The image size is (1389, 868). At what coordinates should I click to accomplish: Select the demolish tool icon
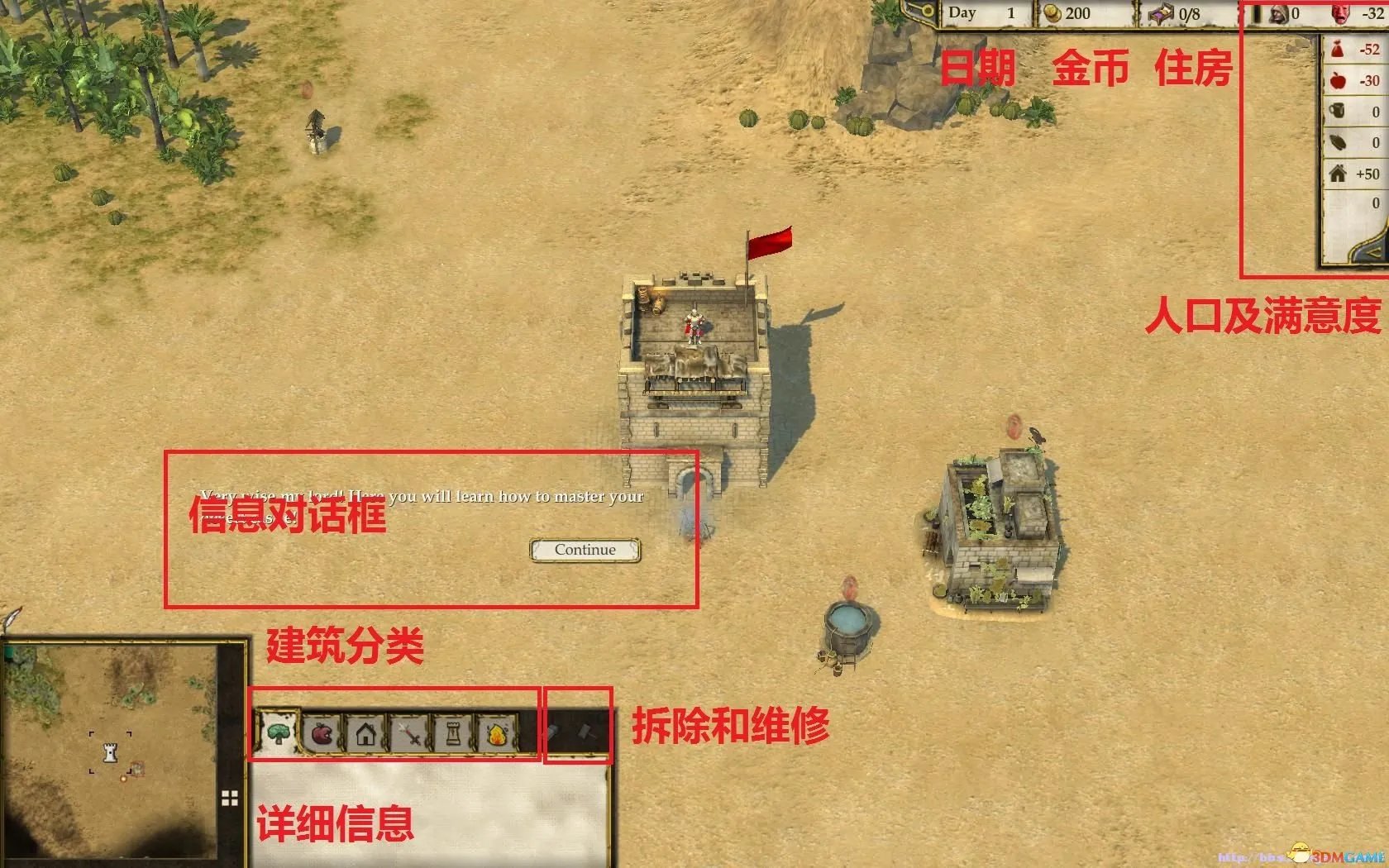coord(552,732)
